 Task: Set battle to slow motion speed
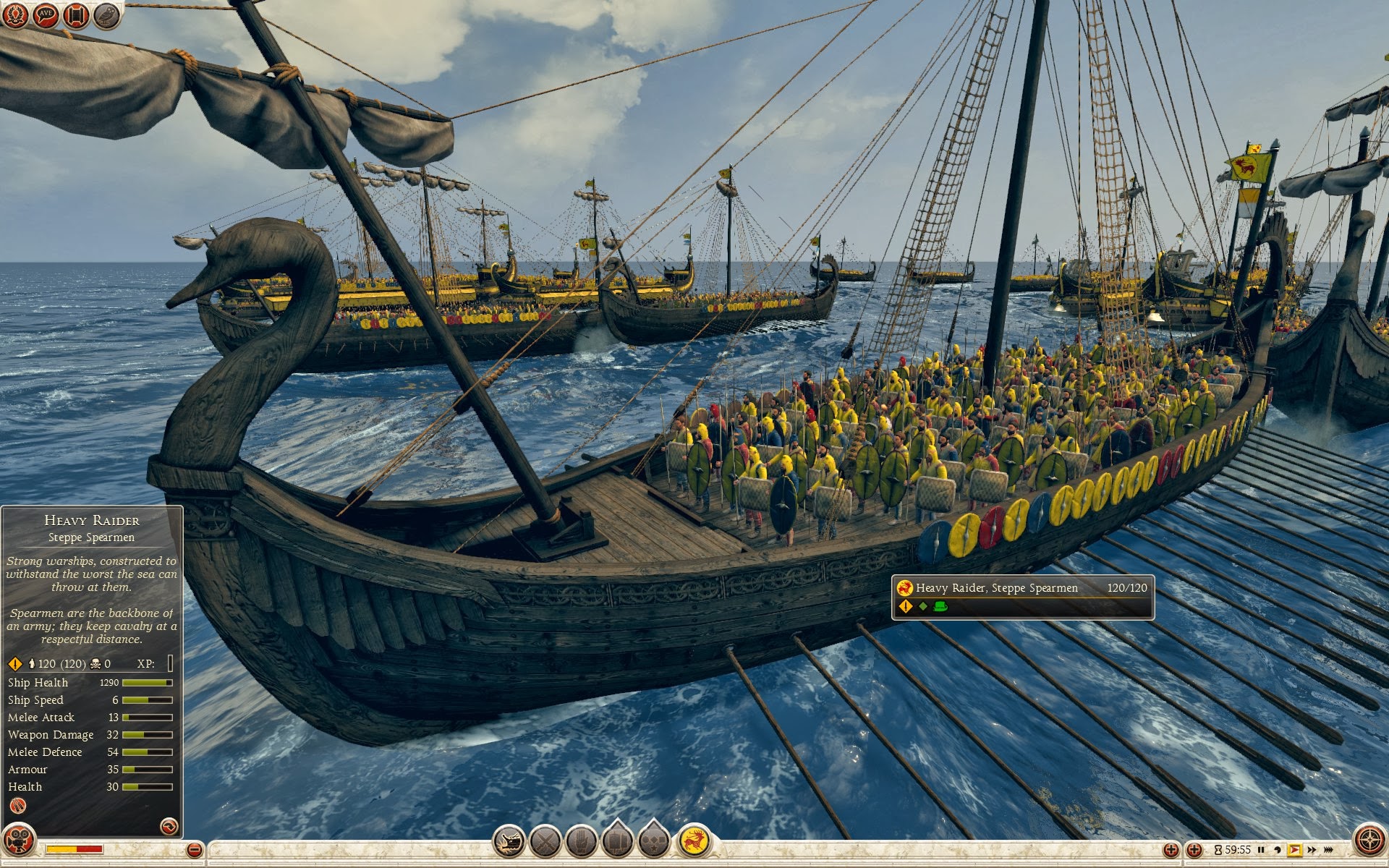point(1278,850)
